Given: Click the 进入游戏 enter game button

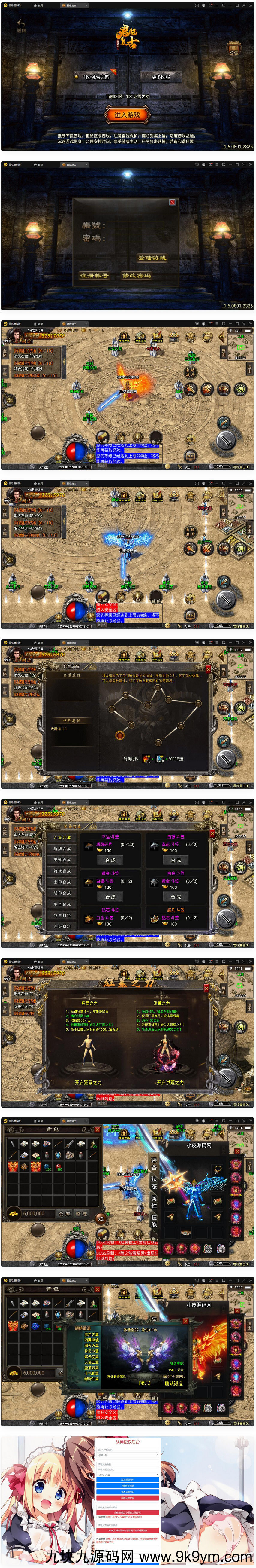Looking at the screenshot, I should pyautogui.click(x=127, y=115).
